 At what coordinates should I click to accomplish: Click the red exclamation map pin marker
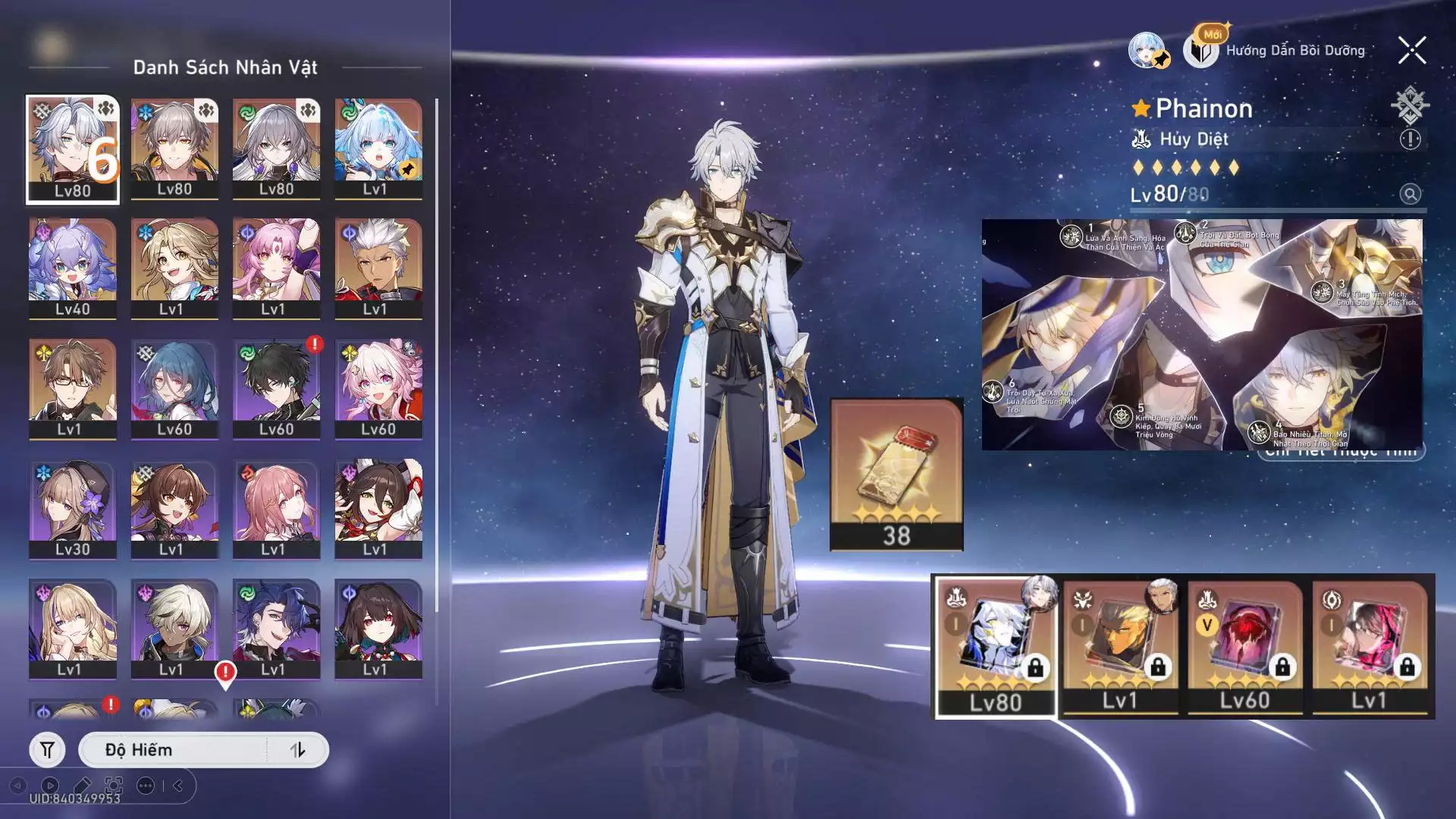coord(225,673)
